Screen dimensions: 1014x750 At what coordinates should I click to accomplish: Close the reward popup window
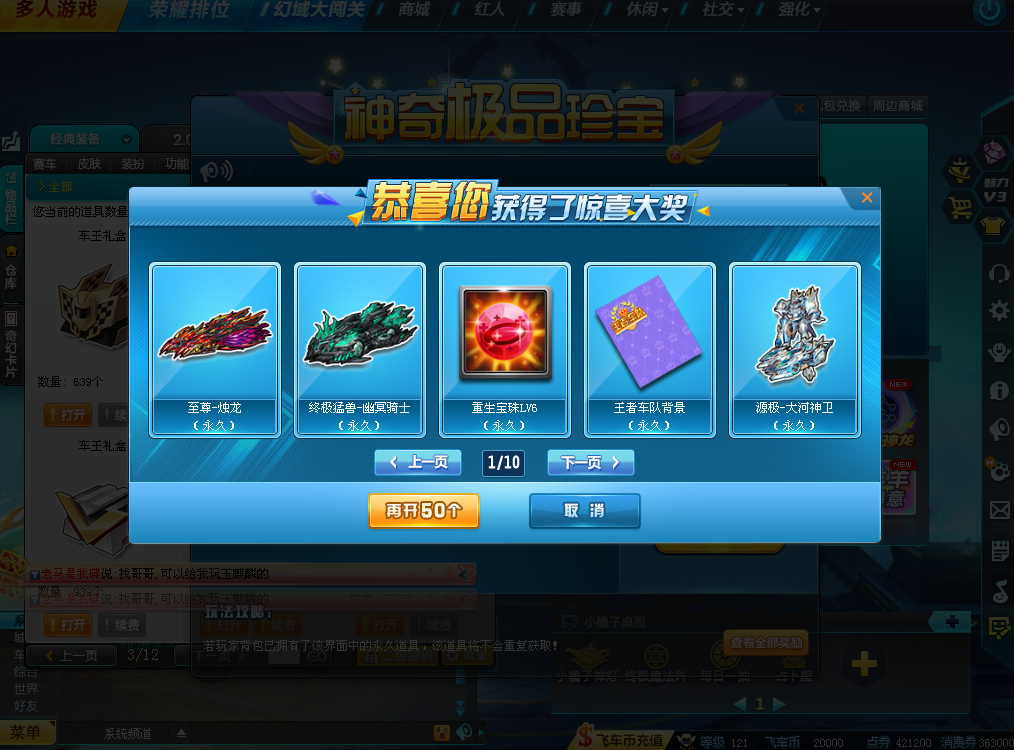tap(866, 198)
